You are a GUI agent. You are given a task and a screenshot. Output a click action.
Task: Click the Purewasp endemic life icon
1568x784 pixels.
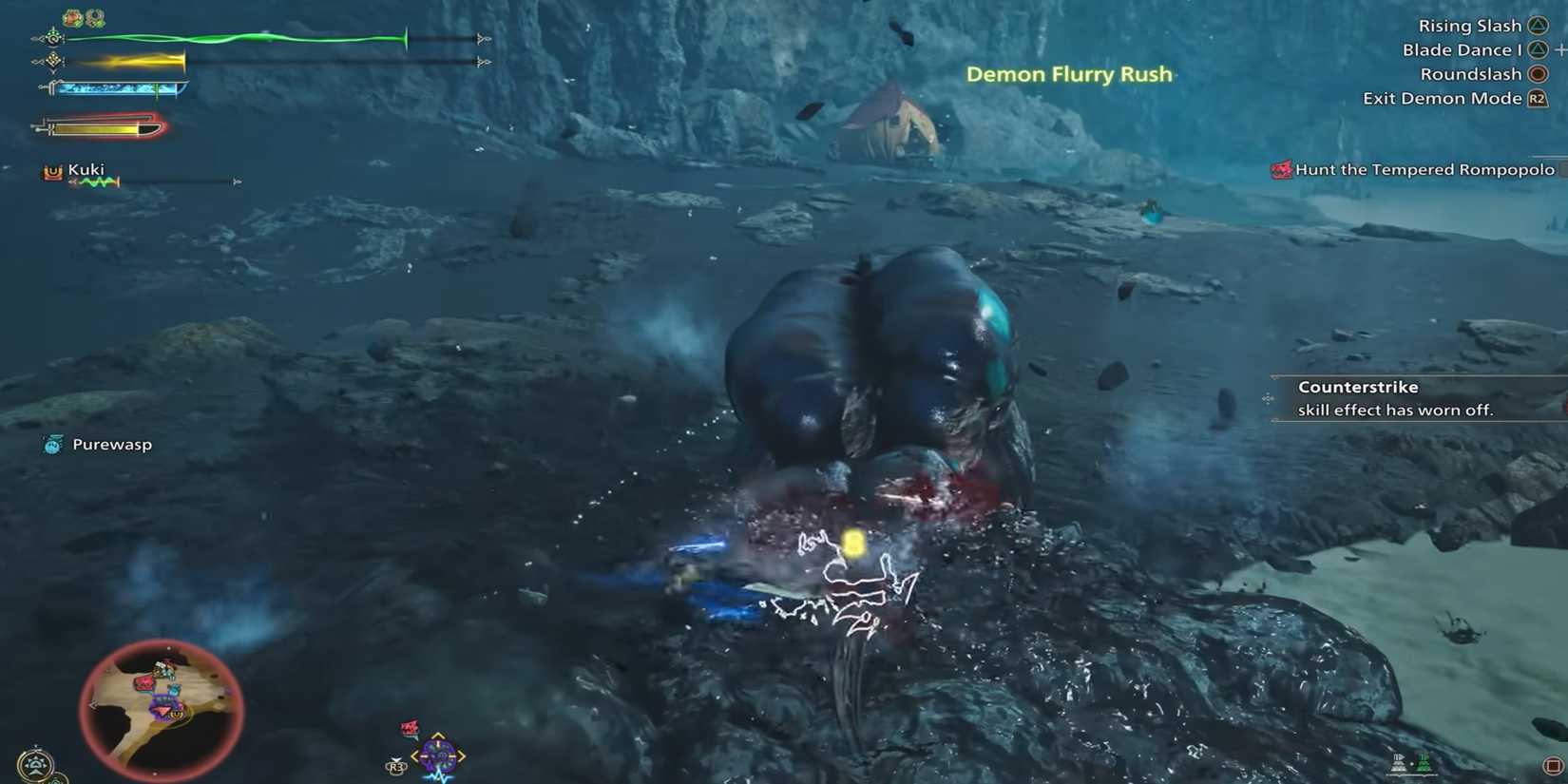click(x=50, y=443)
